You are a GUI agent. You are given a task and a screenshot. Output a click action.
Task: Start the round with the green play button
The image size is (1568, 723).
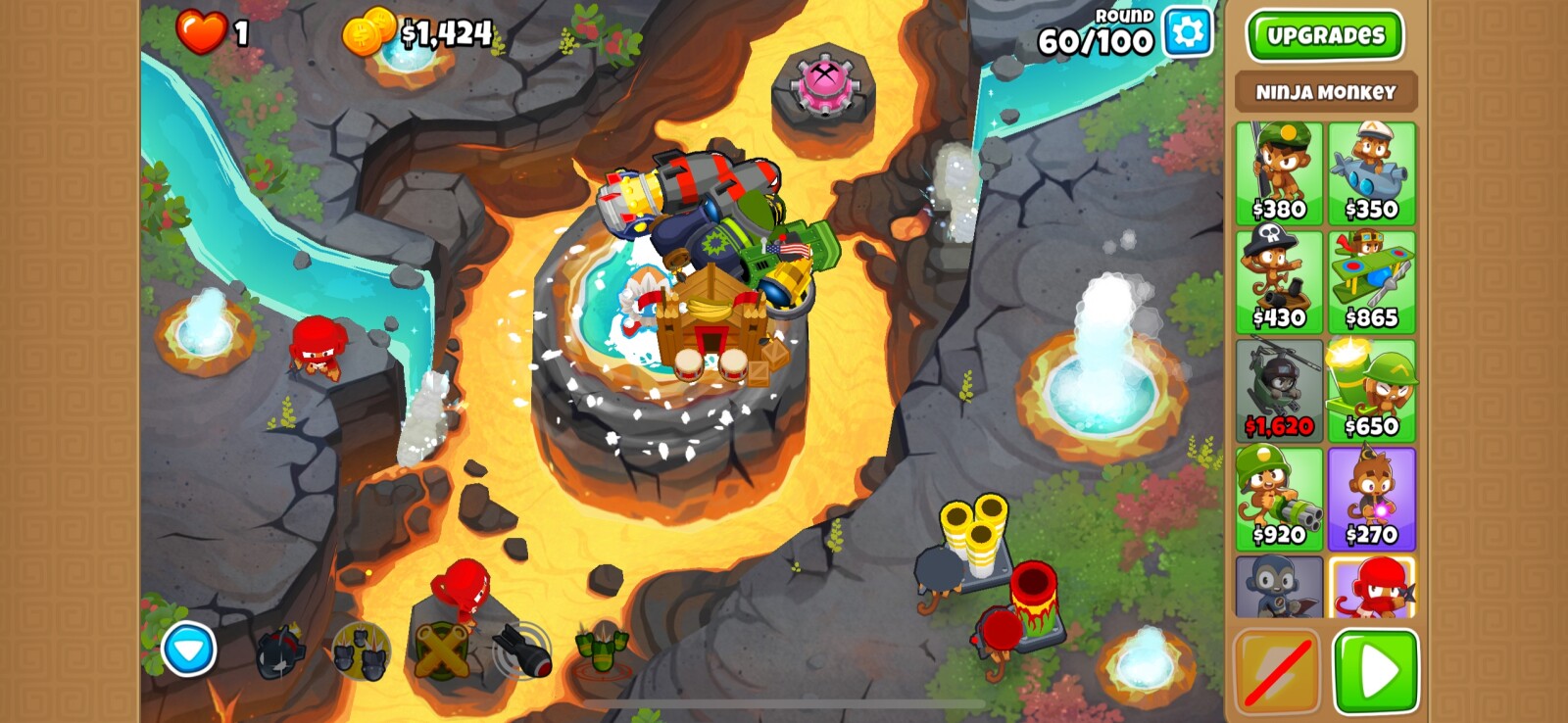(x=1375, y=672)
